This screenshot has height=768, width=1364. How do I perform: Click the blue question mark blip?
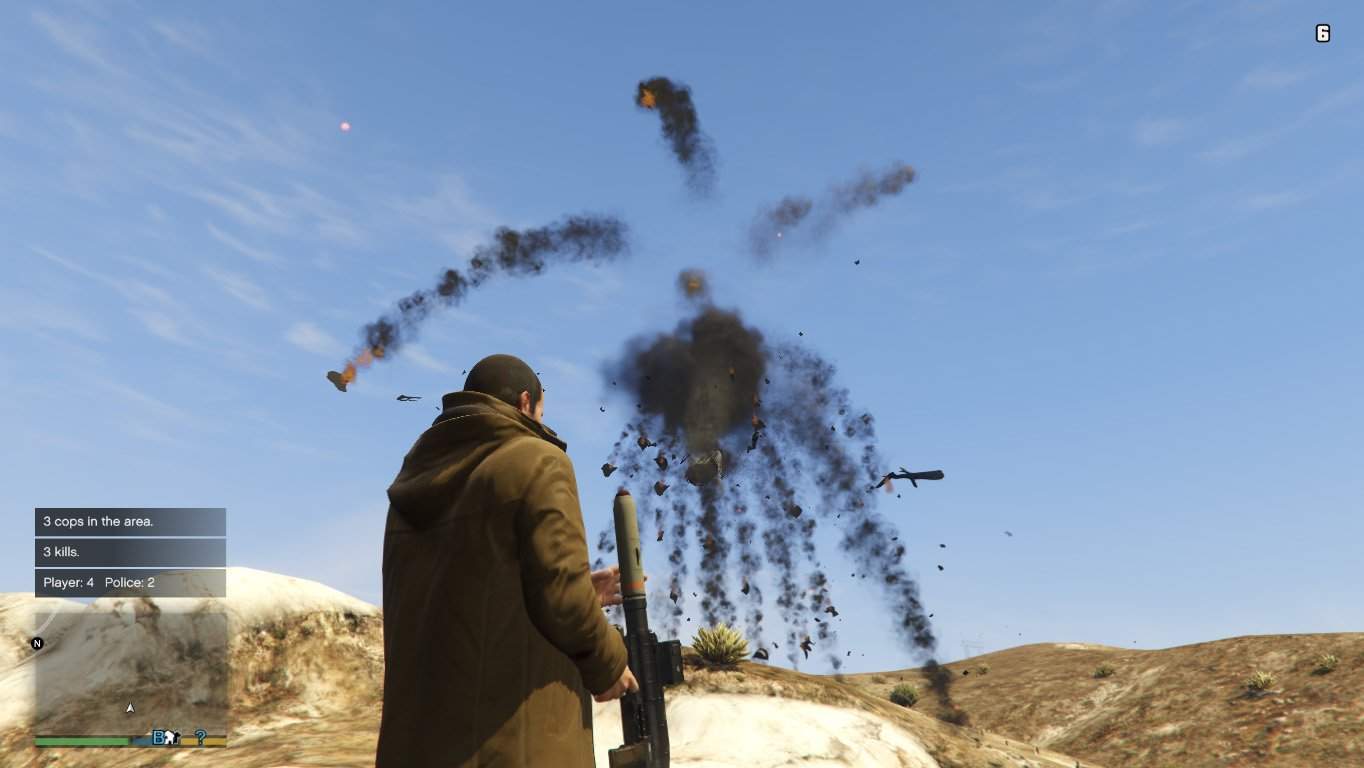point(200,738)
